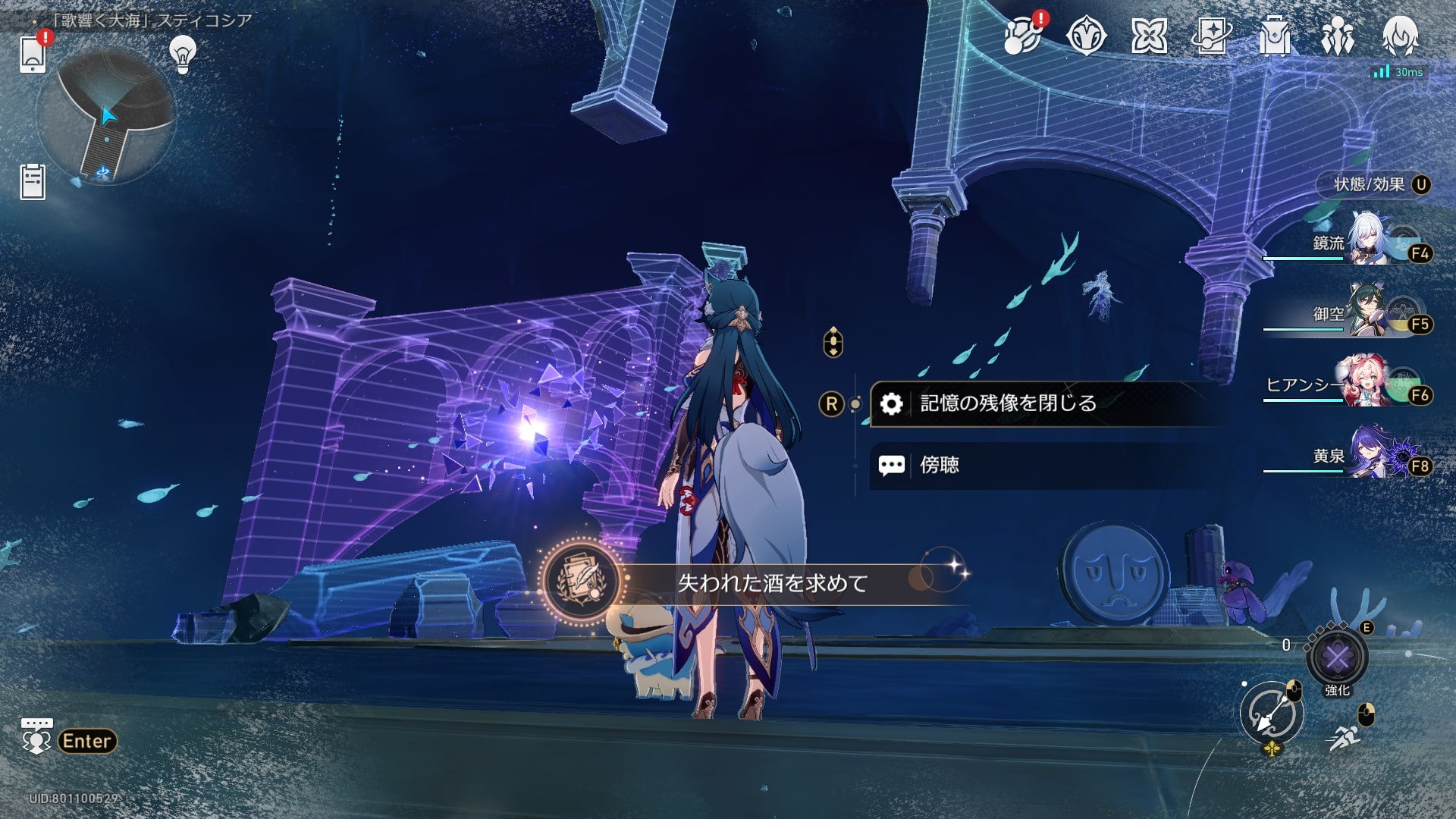Open the suitcase inventory icon
Image resolution: width=1456 pixels, height=819 pixels.
(x=1274, y=36)
